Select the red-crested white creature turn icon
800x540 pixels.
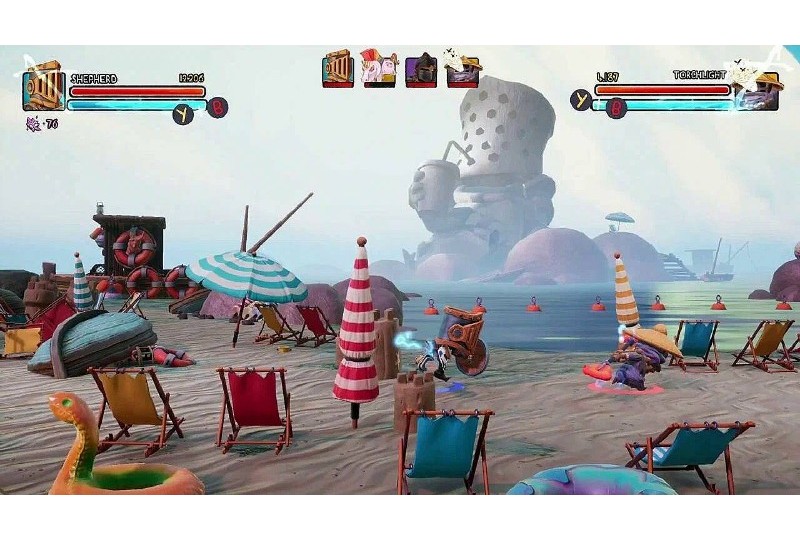pos(379,68)
